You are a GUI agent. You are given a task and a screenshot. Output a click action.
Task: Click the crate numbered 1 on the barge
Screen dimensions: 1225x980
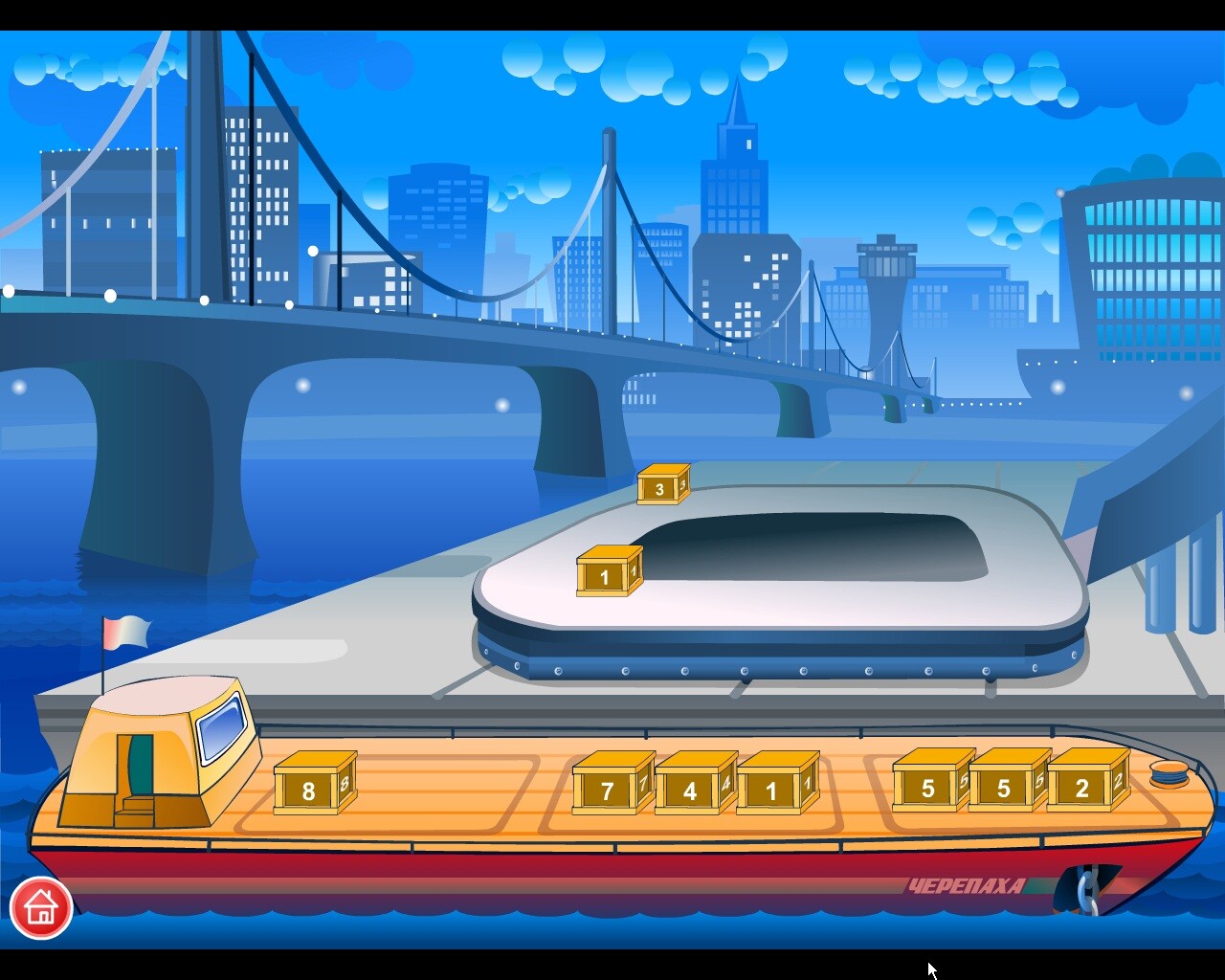[x=771, y=791]
